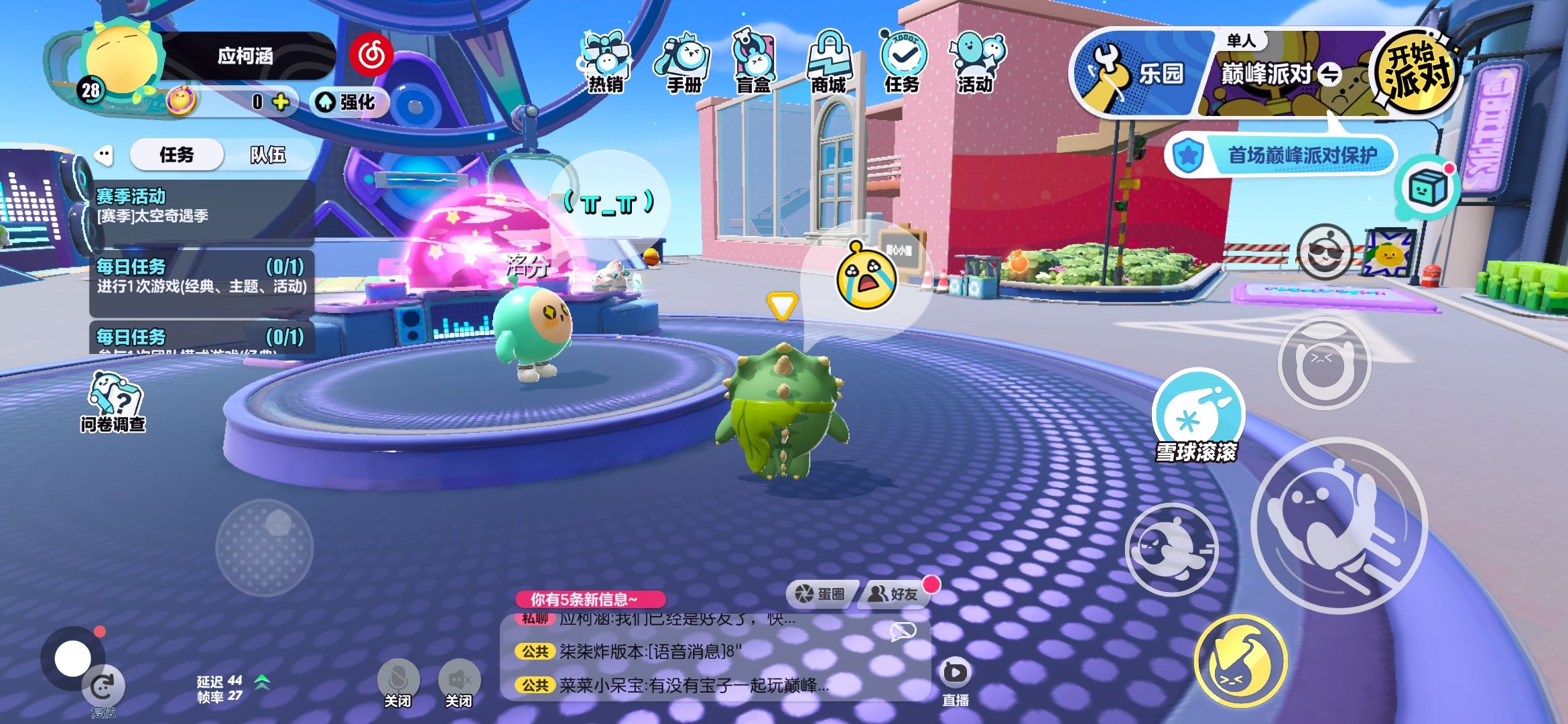
Task: Add currency with the yellow plus button
Action: pos(281,102)
